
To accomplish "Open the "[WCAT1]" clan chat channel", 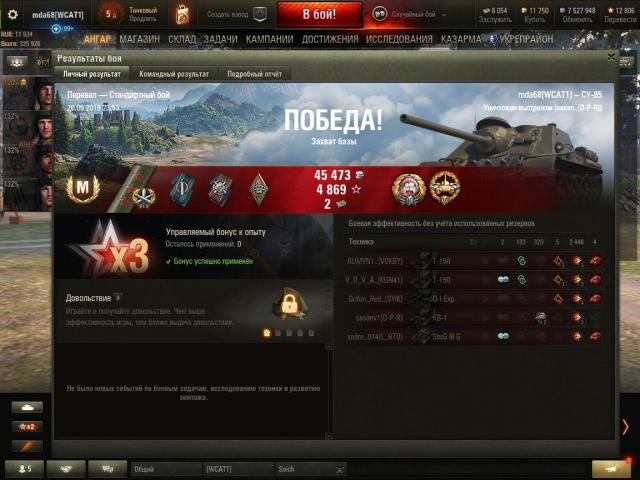I will [237, 468].
